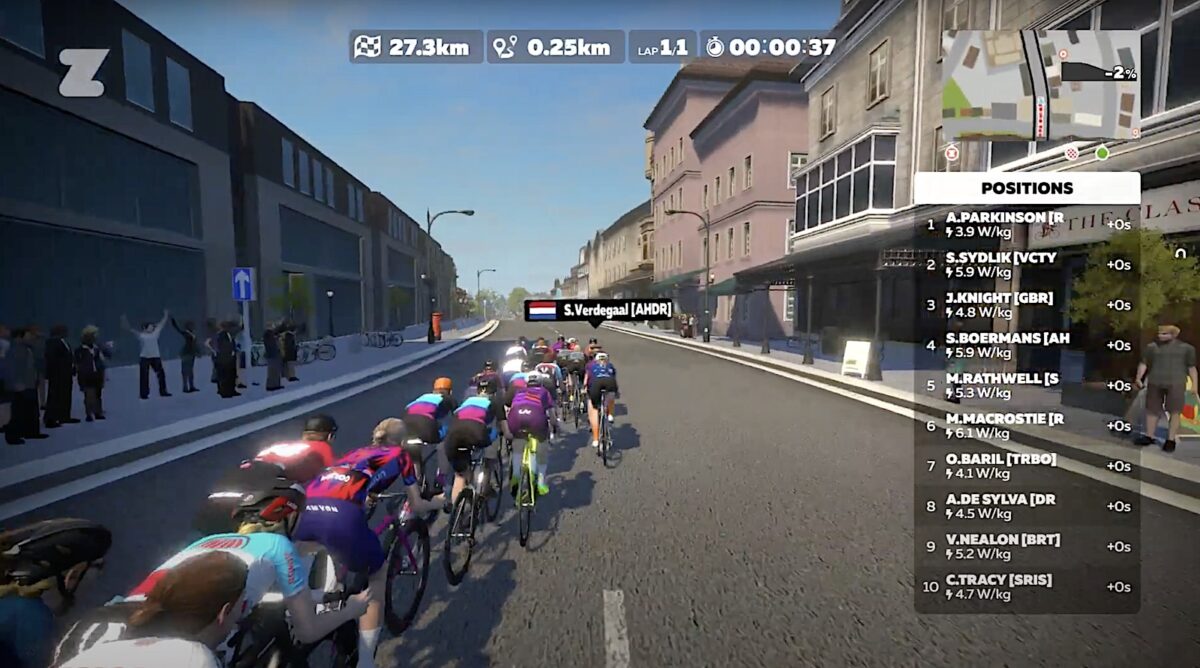The image size is (1200, 668).
Task: Select O.Baril in the positions list
Action: click(x=1027, y=466)
